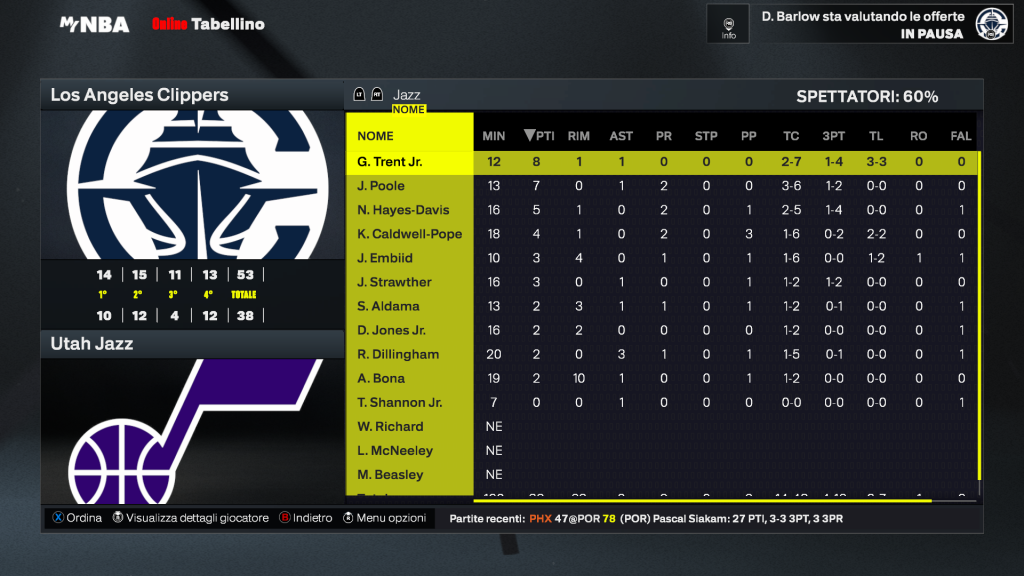The width and height of the screenshot is (1024, 576).
Task: Open the Info icon at top
Action: (x=729, y=23)
